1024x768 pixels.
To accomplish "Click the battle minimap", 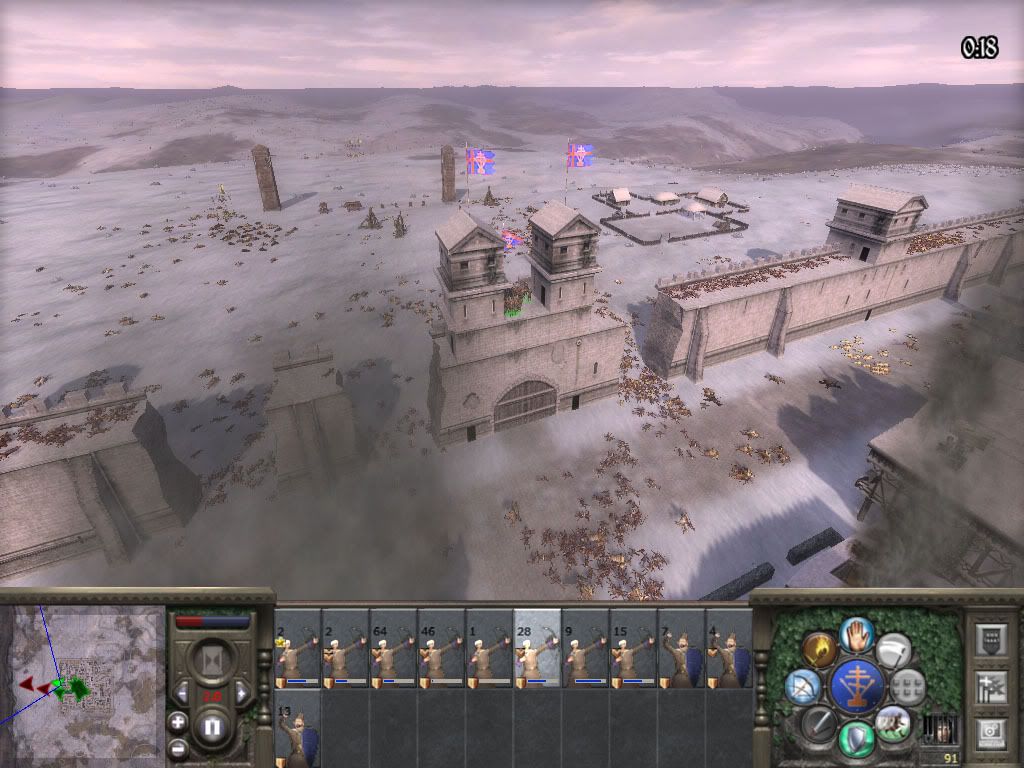I will [84, 680].
